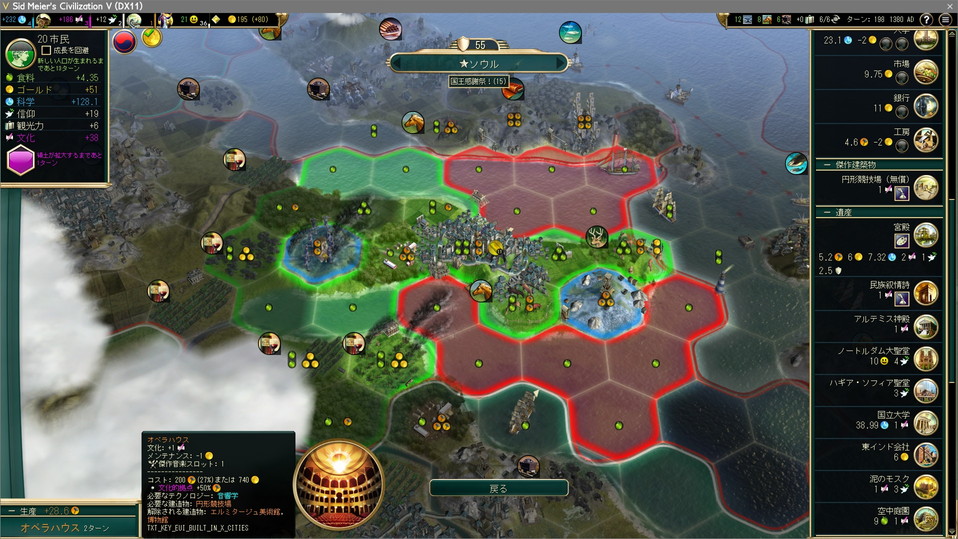Select the 工房 workshop building icon
Viewport: 958px width, 539px height.
(926, 139)
